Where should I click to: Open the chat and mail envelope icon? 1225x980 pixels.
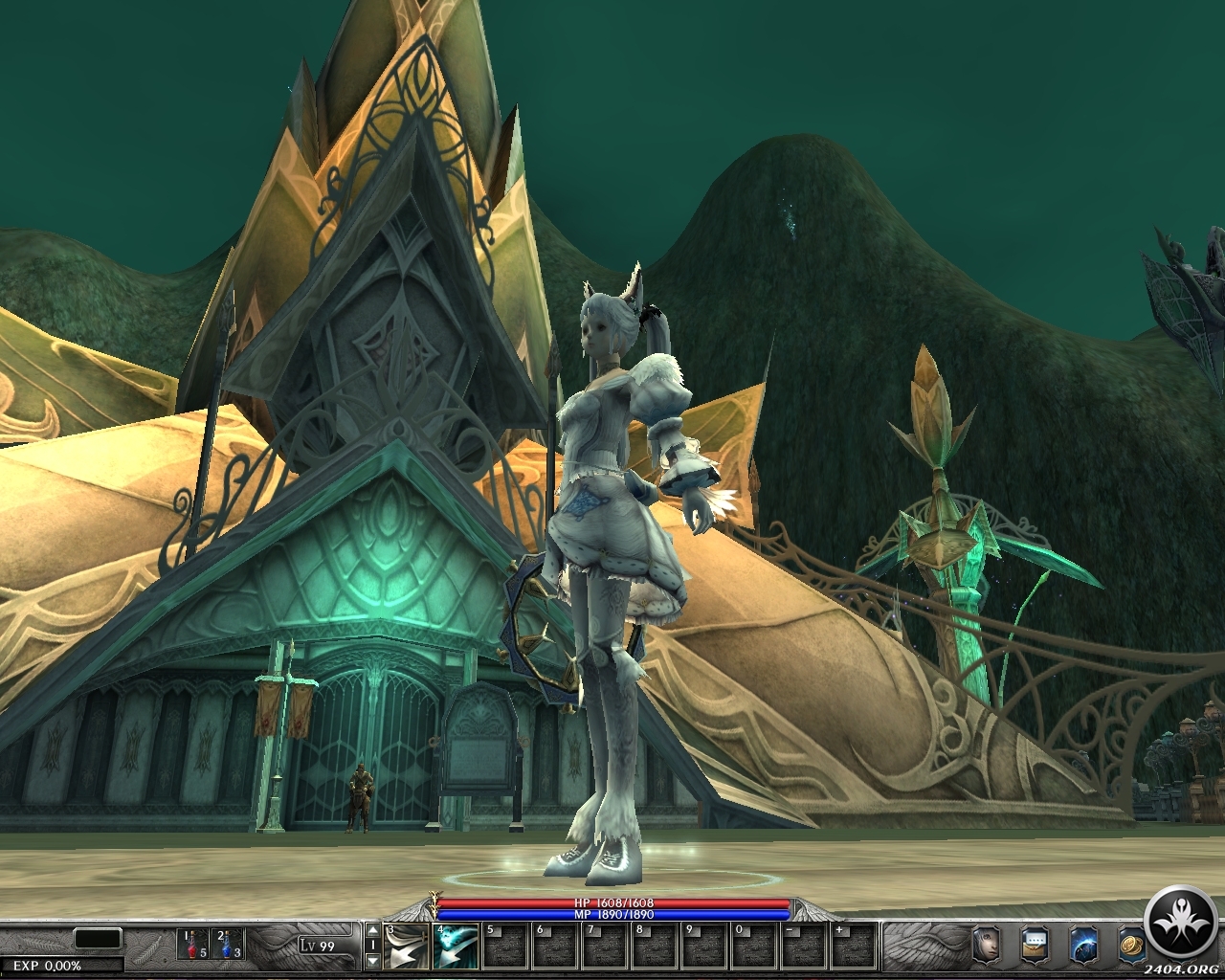point(1034,944)
